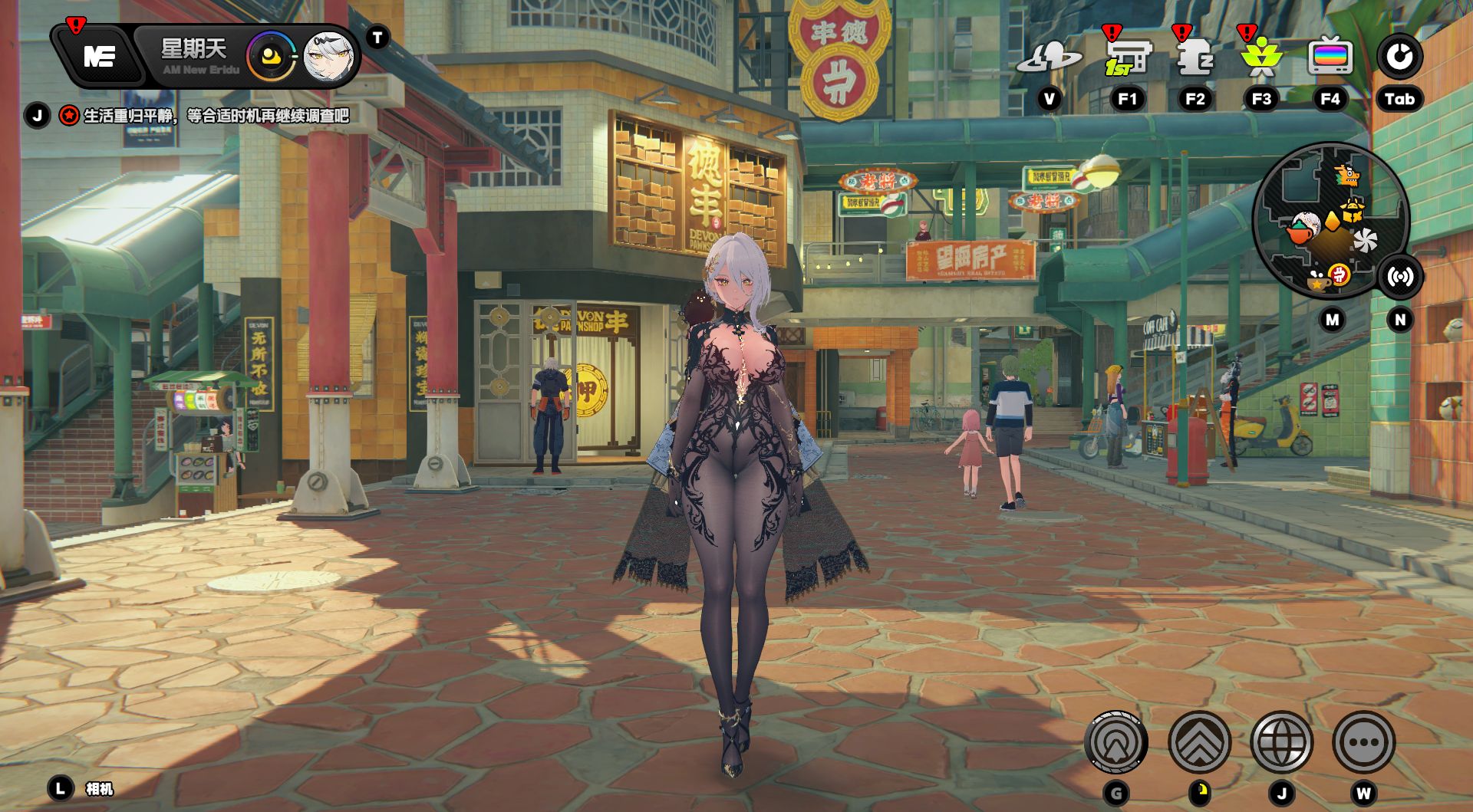Expand the circular minimap
Screen dimensions: 1473x812
(1330, 221)
